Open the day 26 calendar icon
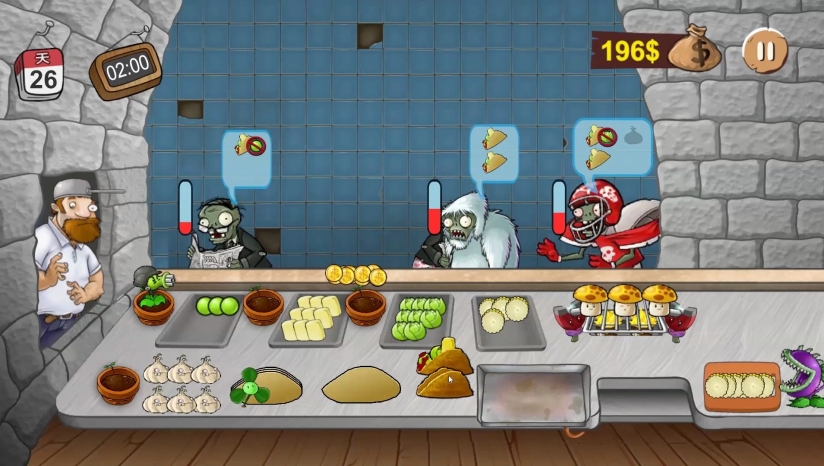Screen dimensions: 824x466 pyautogui.click(x=41, y=73)
